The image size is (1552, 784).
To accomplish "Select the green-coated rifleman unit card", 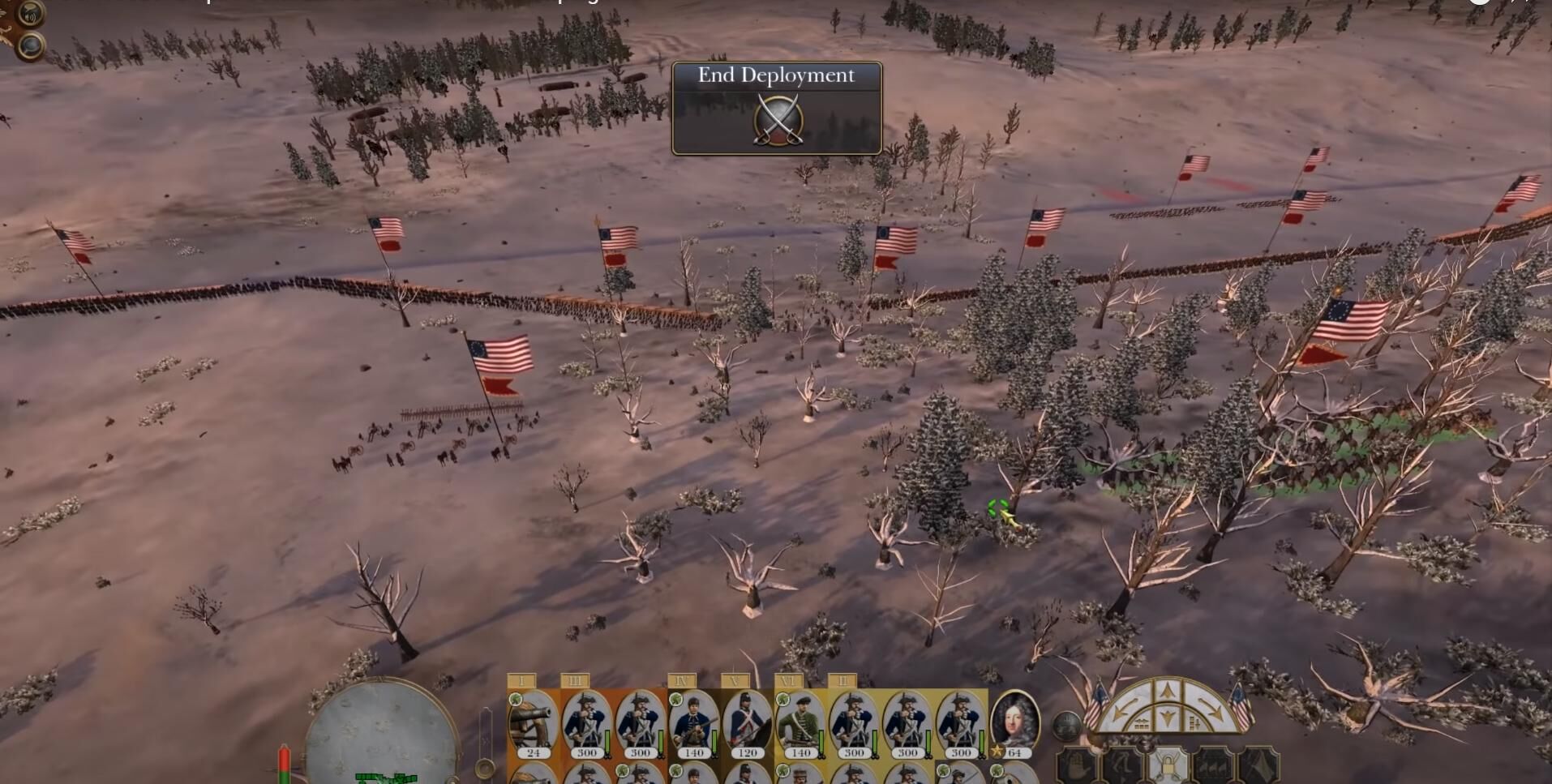I will coord(800,722).
